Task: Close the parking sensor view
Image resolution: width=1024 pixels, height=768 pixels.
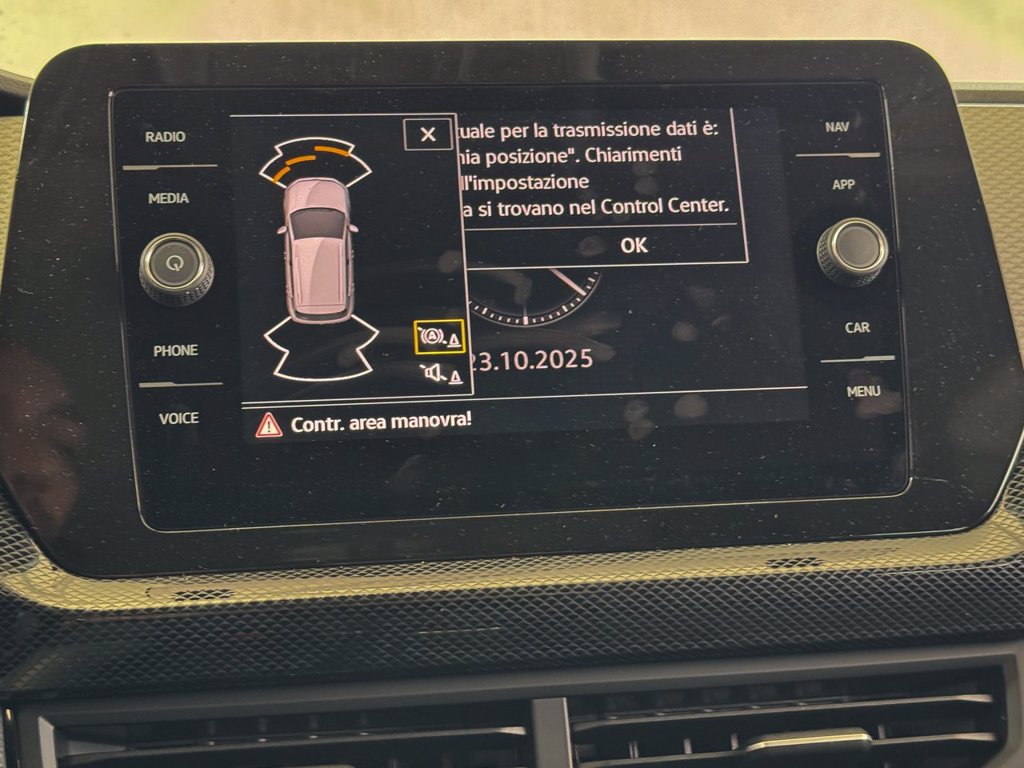Action: click(428, 134)
